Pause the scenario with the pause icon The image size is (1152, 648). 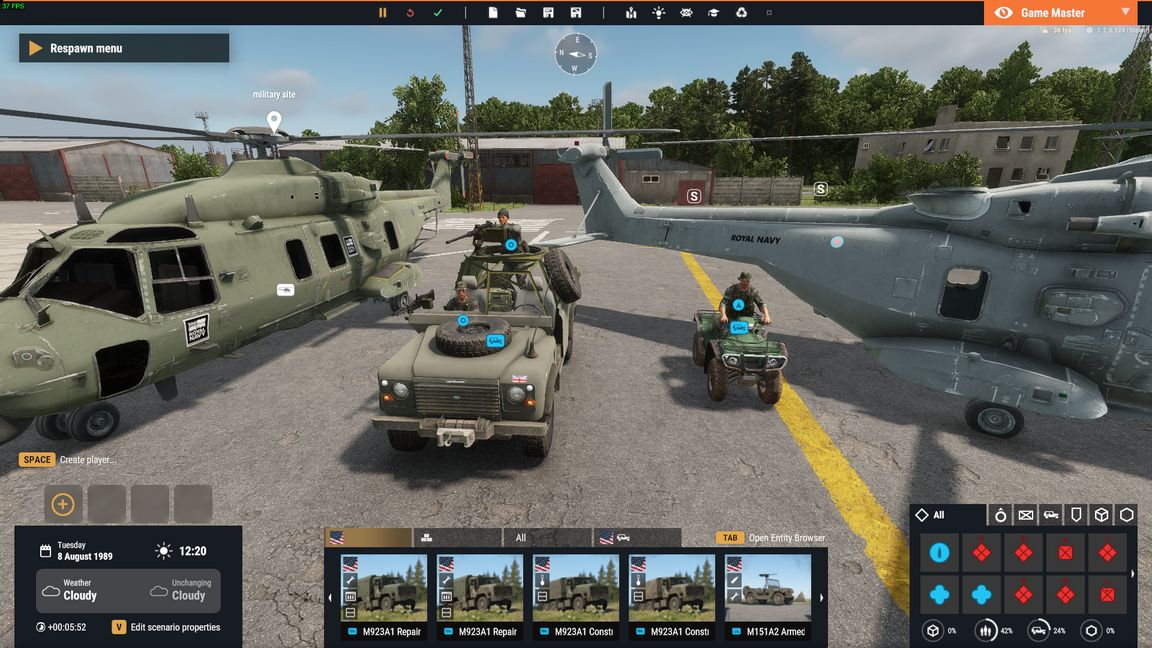point(382,13)
